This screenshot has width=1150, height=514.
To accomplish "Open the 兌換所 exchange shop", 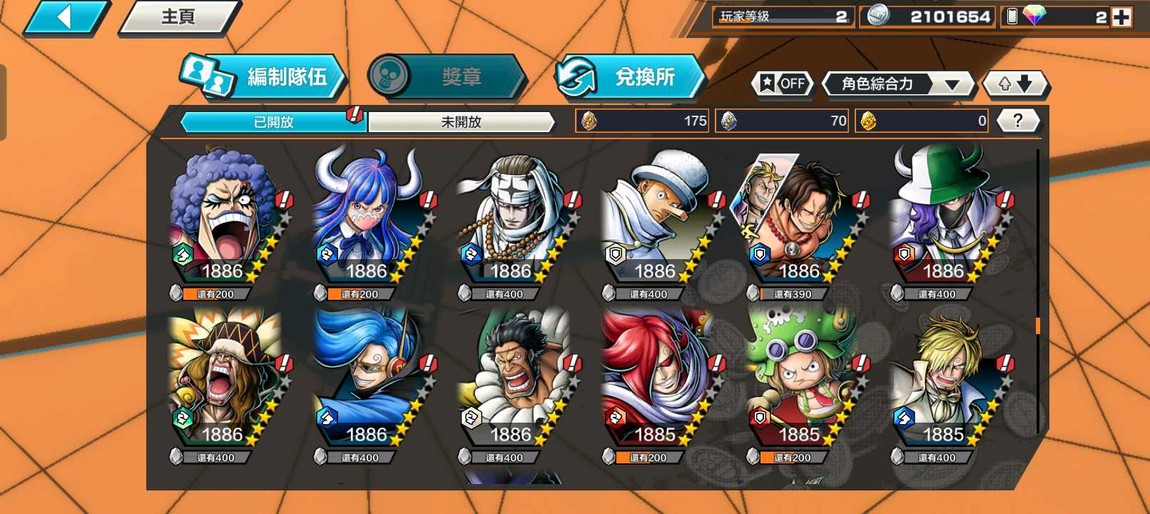I will click(630, 77).
